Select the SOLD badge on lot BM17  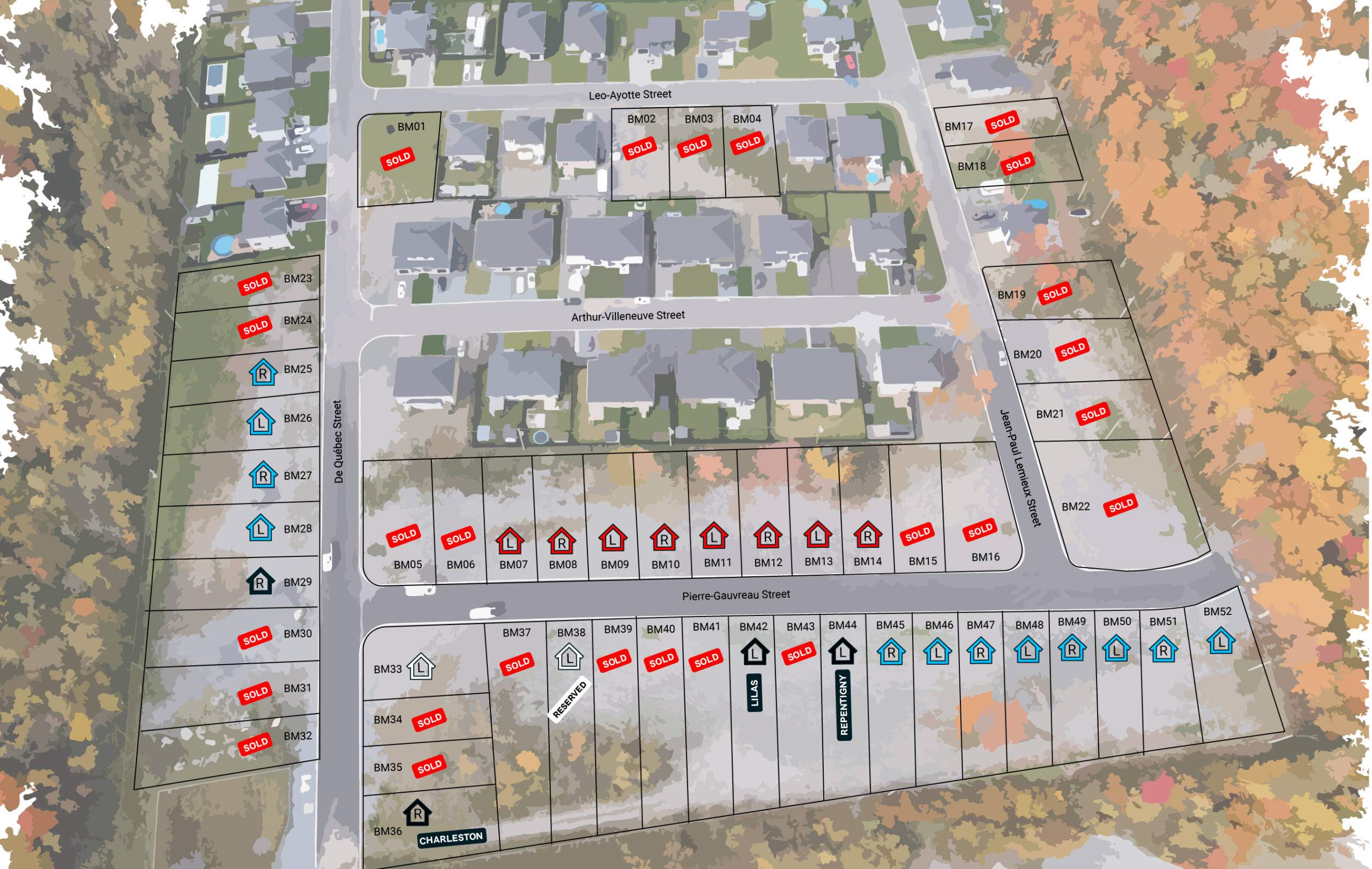pyautogui.click(x=1002, y=122)
